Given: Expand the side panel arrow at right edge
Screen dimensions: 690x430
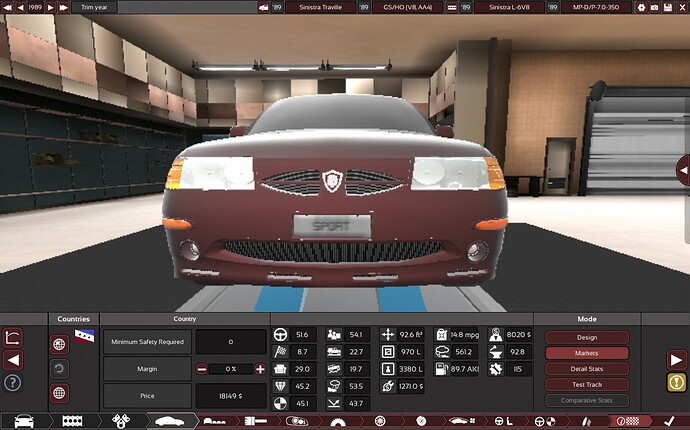Looking at the screenshot, I should (683, 168).
